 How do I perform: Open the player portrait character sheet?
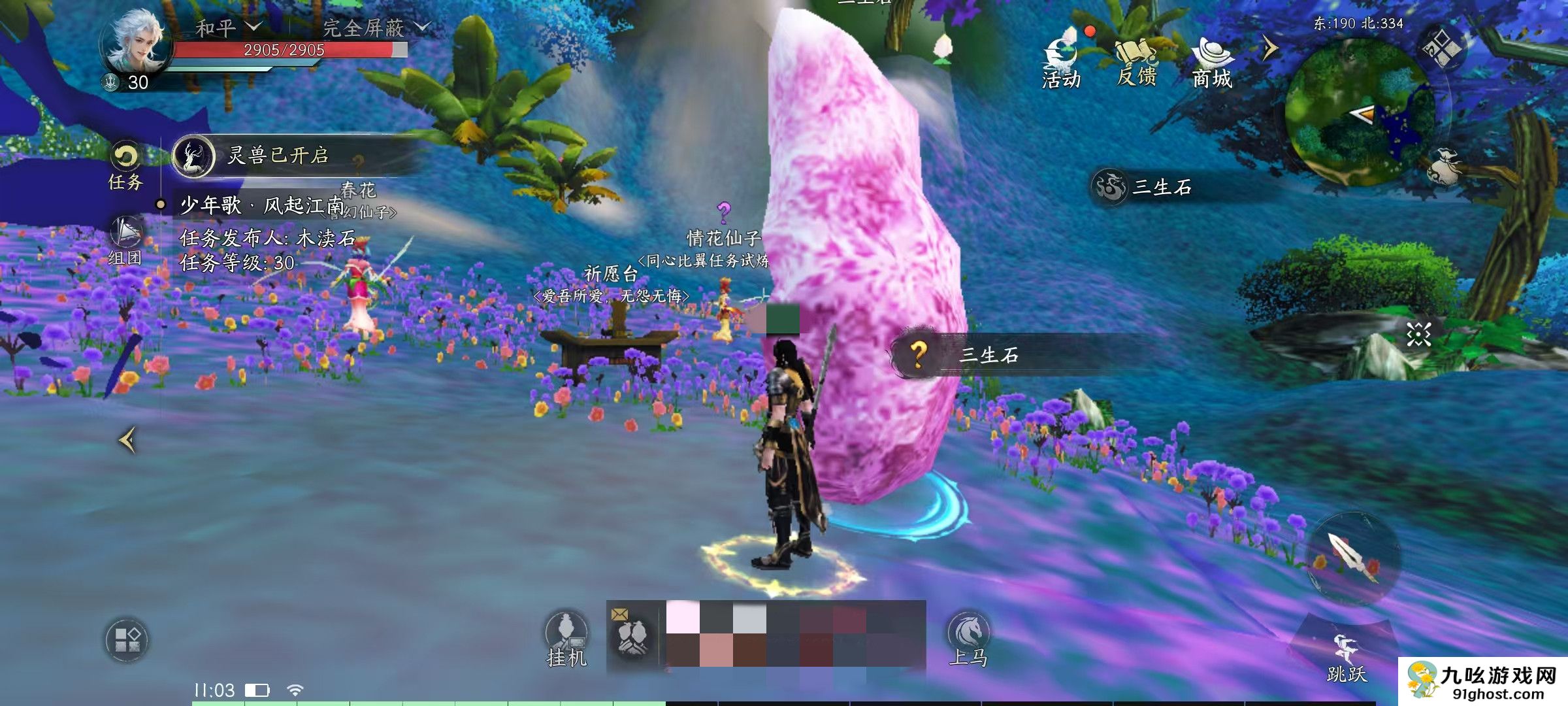136,44
